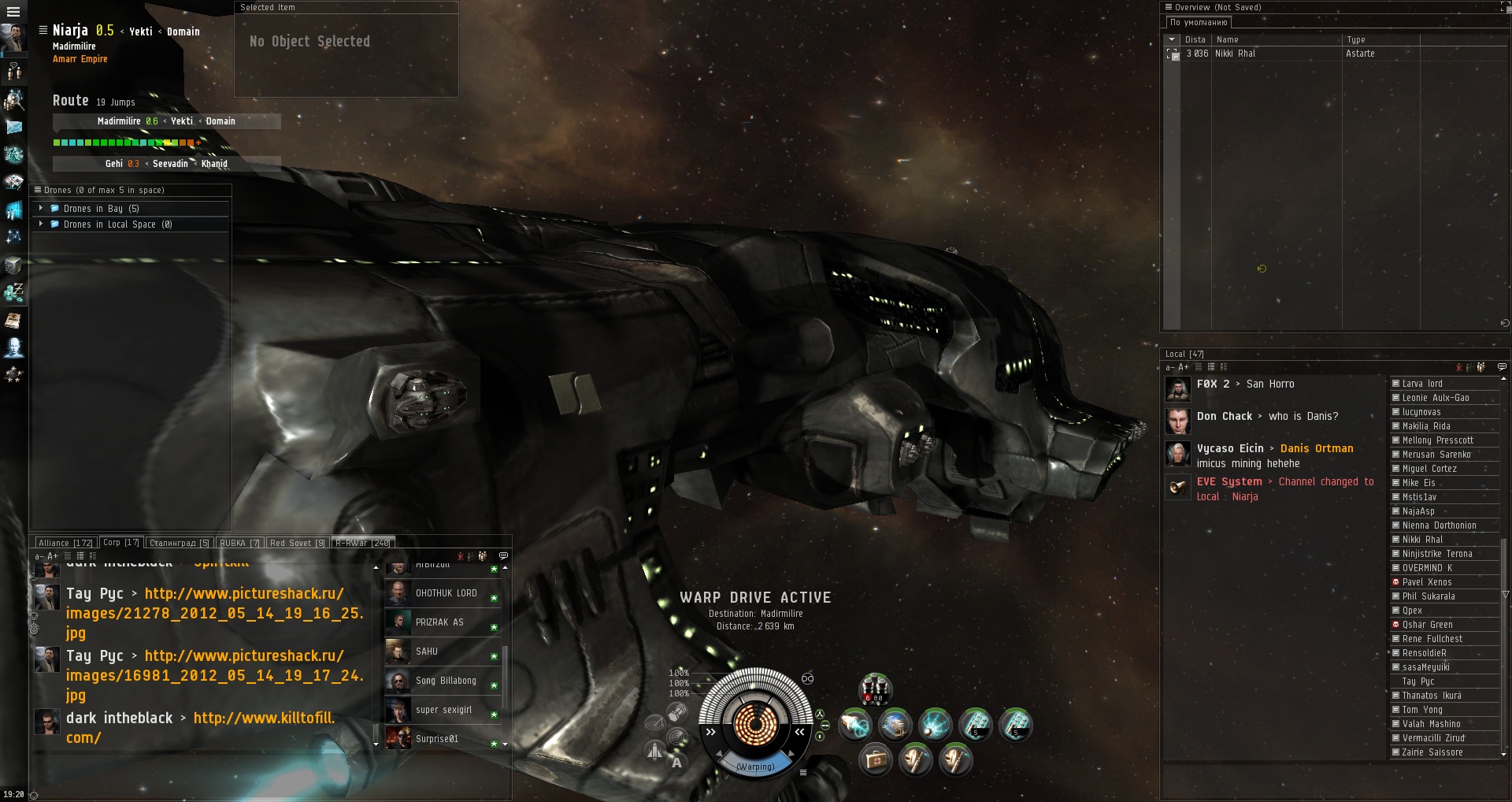Viewport: 1512px width, 802px height.
Task: Select Song Billabong in member list
Action: tap(446, 681)
